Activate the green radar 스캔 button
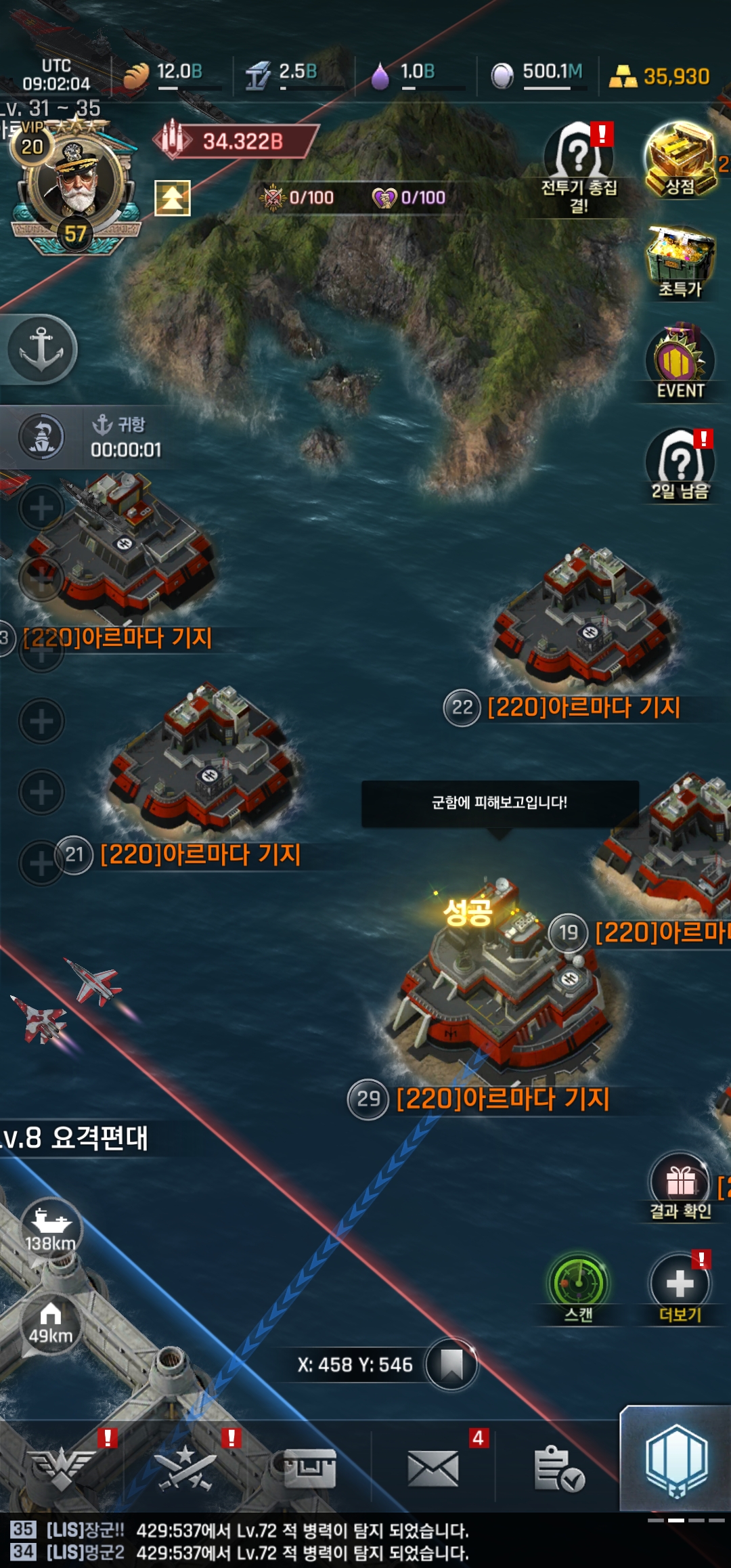This screenshot has width=731, height=1568. 579,1287
